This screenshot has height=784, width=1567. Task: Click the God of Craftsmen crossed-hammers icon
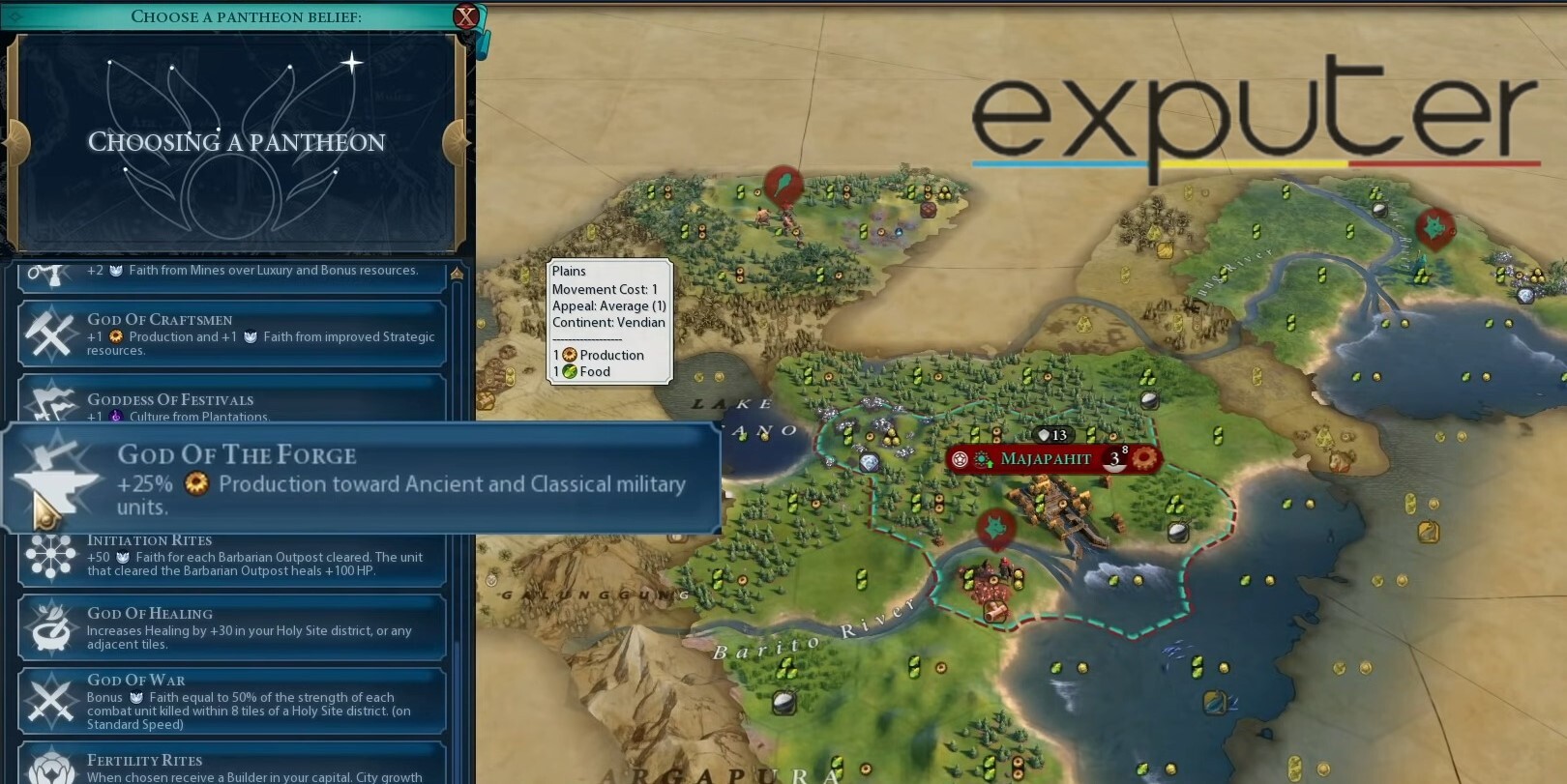tap(50, 333)
